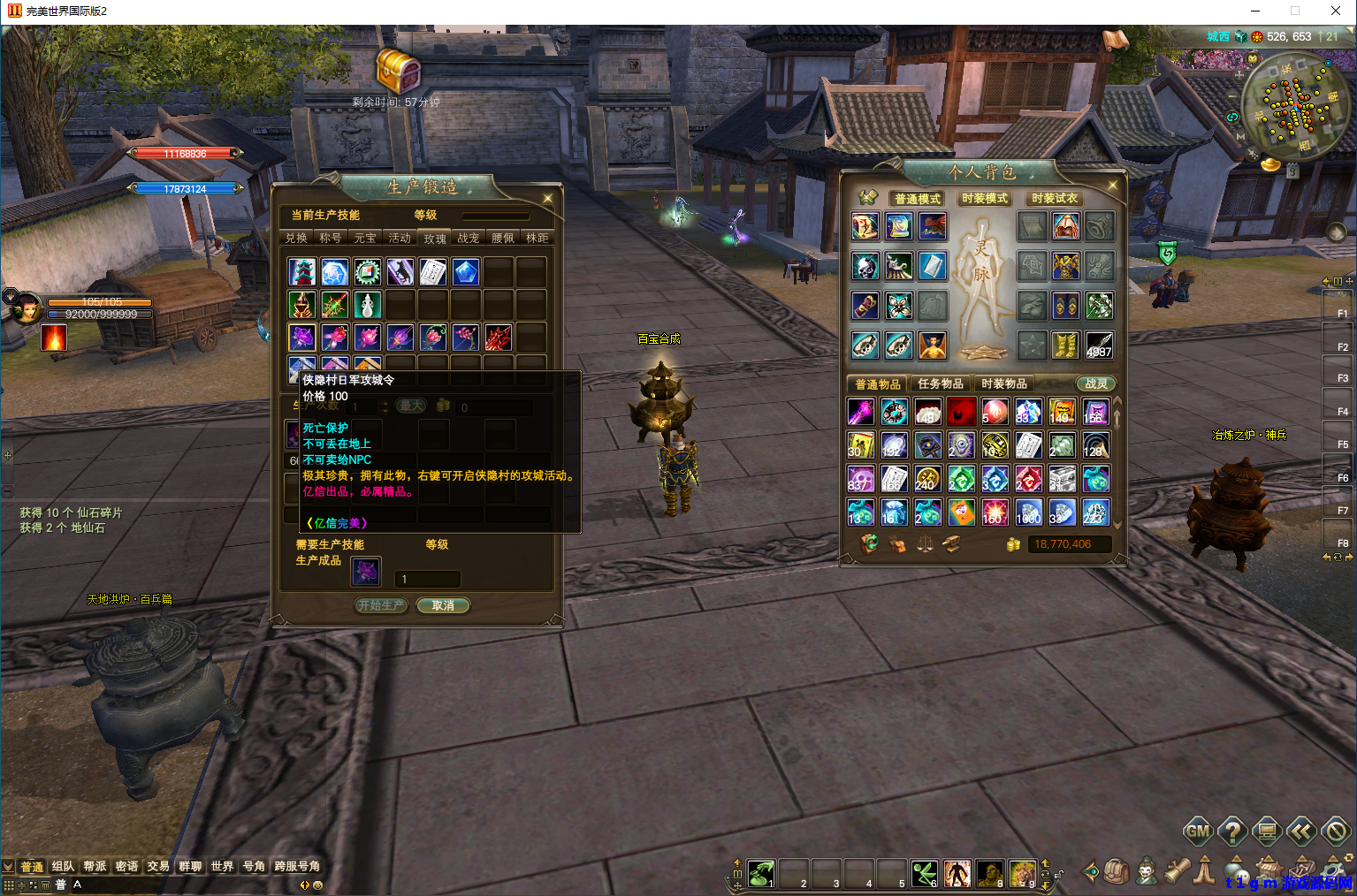This screenshot has height=896, width=1357.
Task: Close the 生产锻造 crafting window
Action: [x=548, y=199]
